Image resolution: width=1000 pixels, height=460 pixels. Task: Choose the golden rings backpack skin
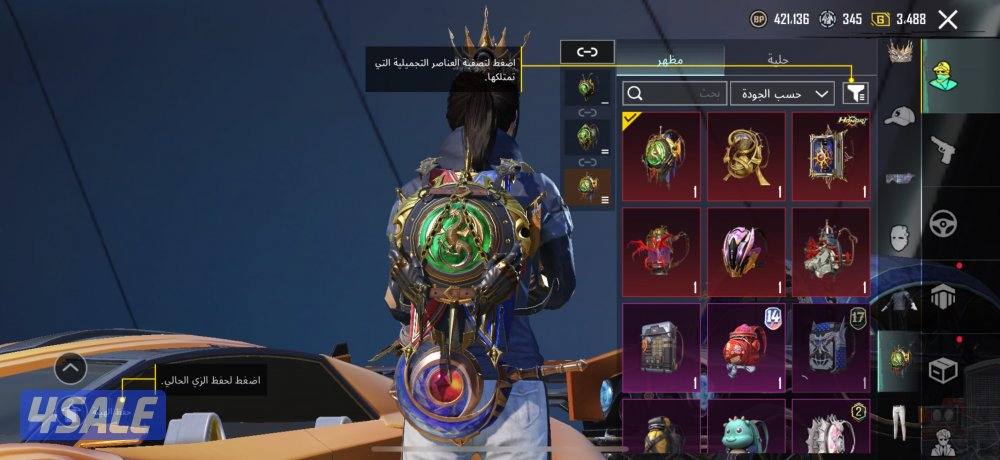click(746, 155)
